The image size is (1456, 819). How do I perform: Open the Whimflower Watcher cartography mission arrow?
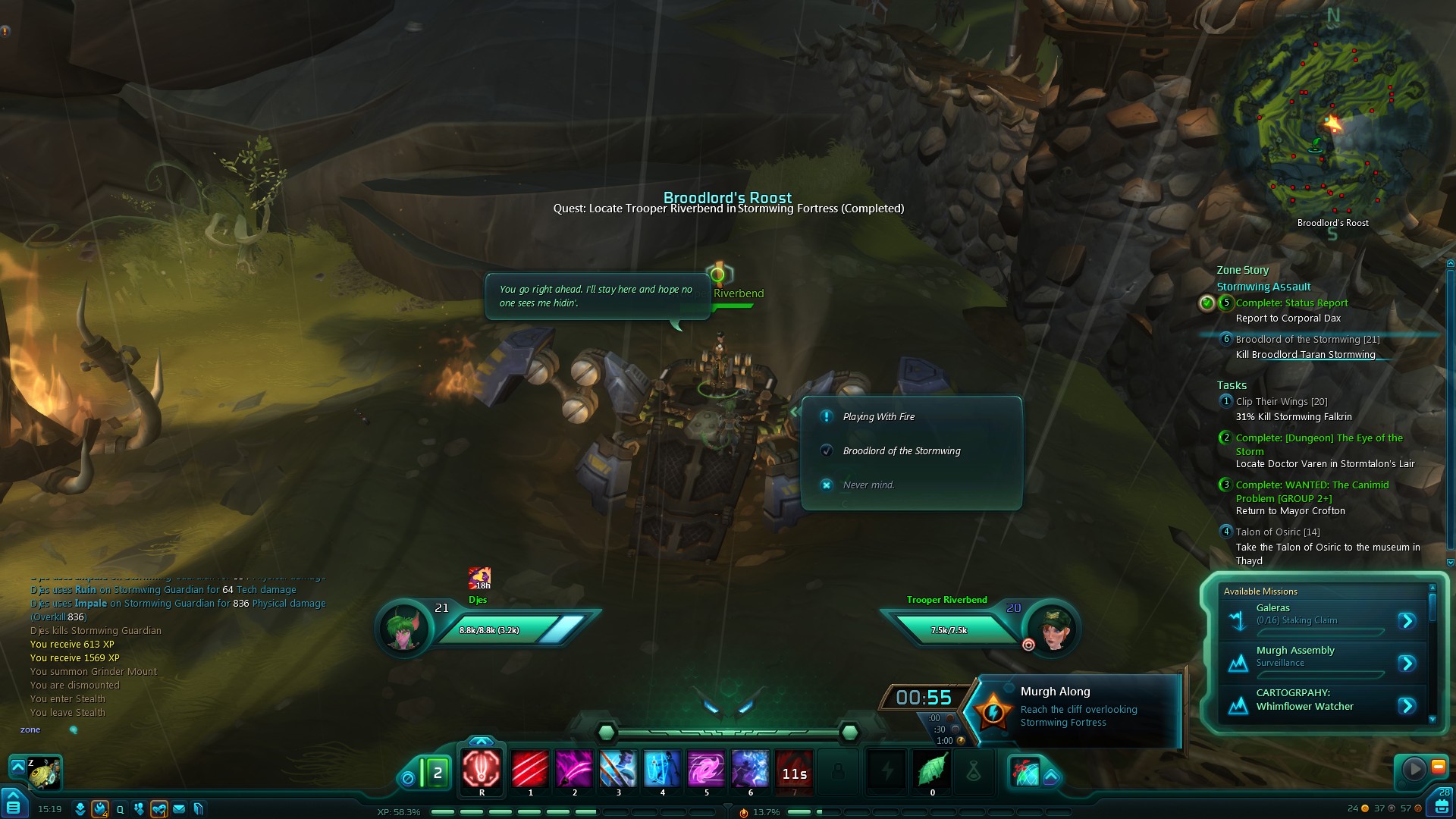pos(1407,706)
